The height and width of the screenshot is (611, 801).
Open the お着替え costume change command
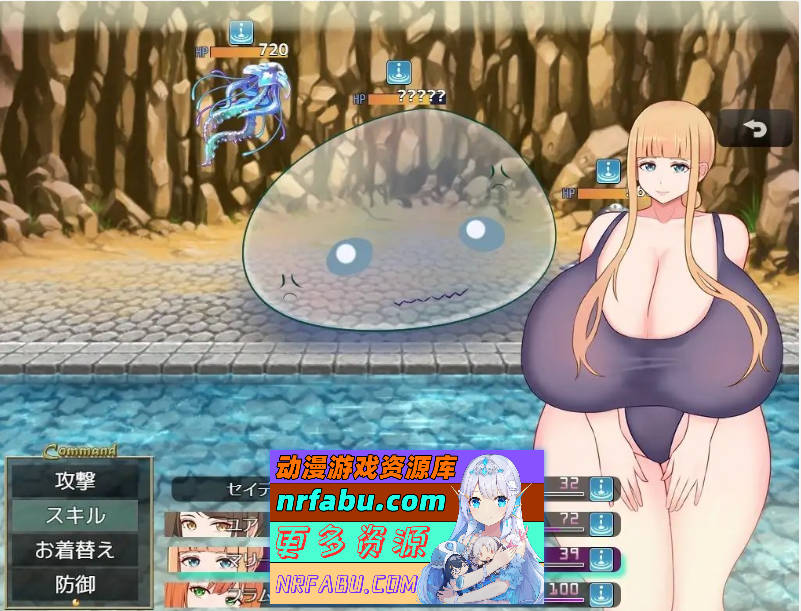tap(75, 550)
